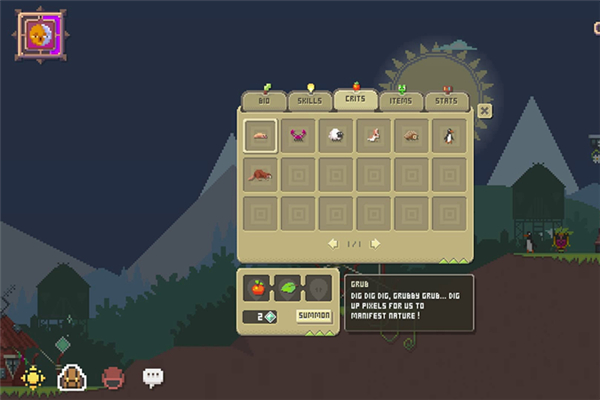Show the Stats tab
The height and width of the screenshot is (400, 600).
[447, 101]
